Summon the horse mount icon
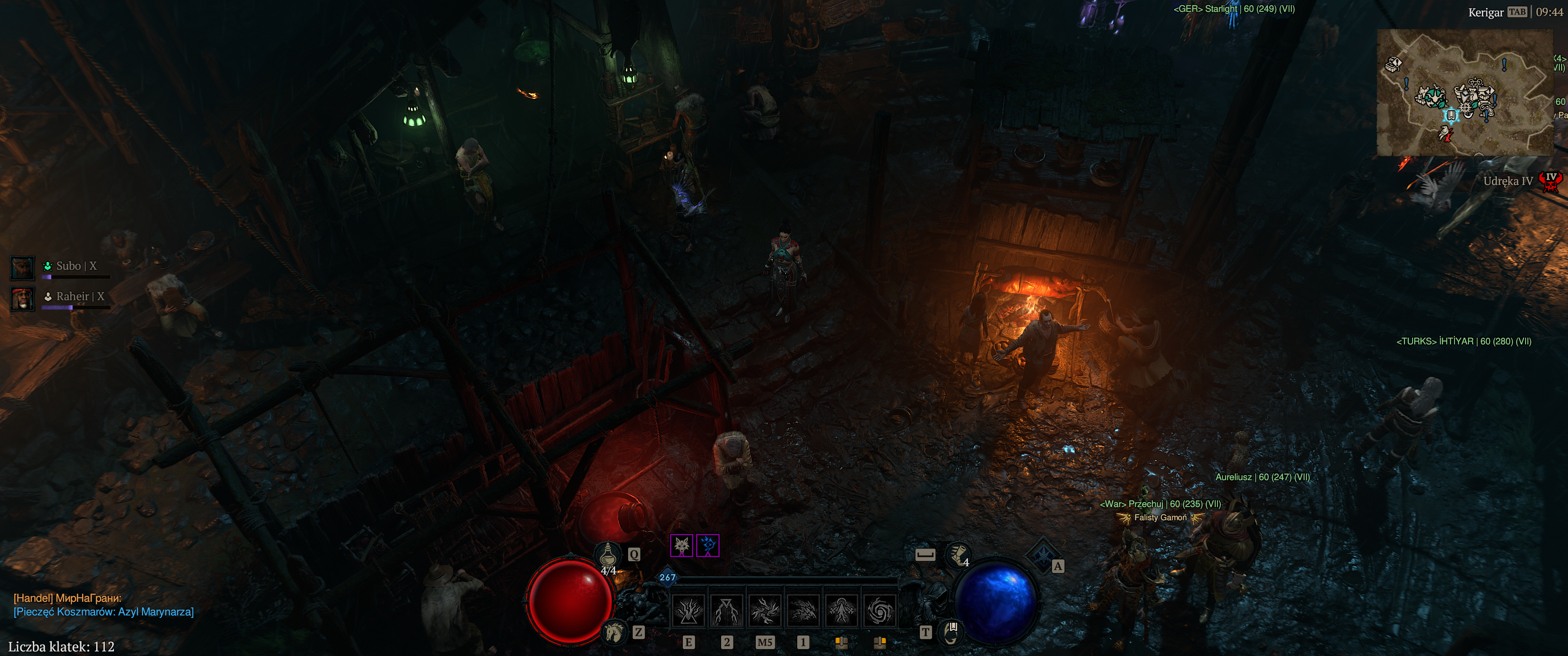 pos(614,633)
